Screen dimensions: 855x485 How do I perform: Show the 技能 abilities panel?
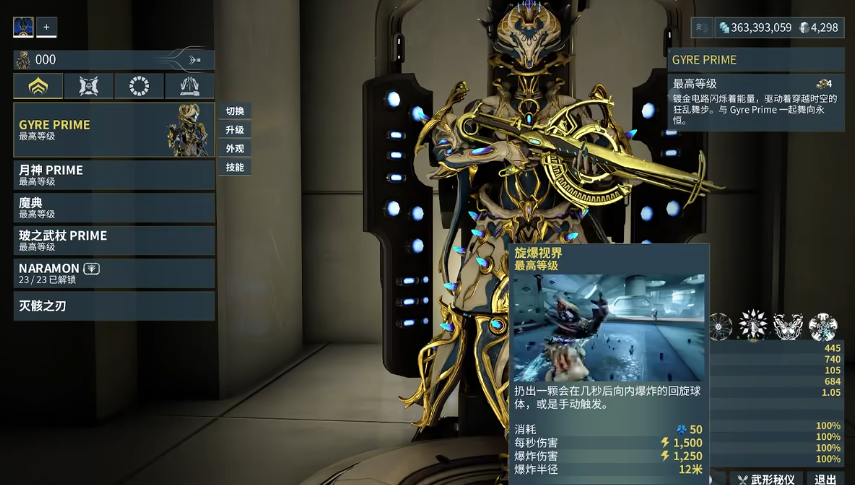235,168
